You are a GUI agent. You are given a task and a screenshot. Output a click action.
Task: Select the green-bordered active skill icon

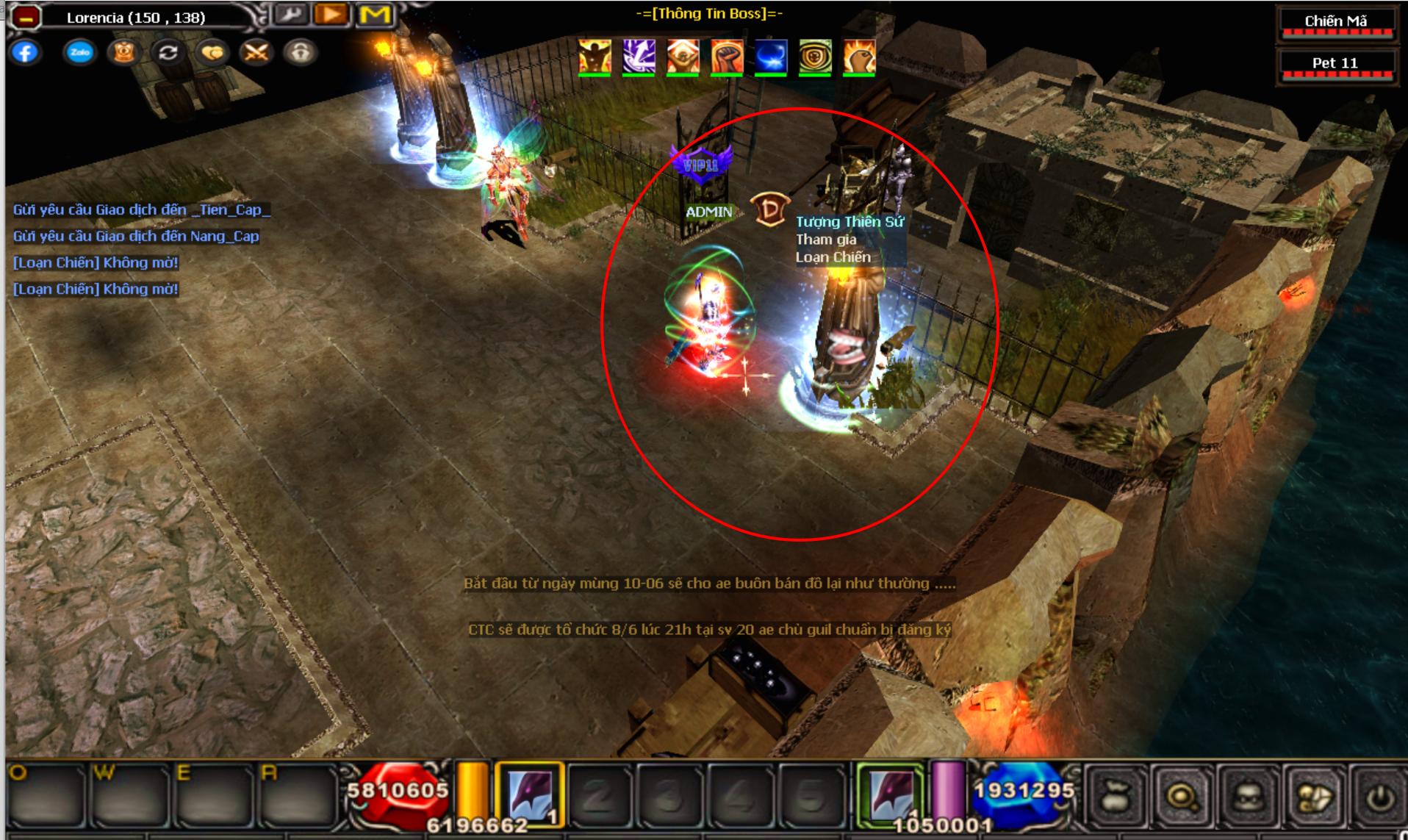tap(891, 794)
